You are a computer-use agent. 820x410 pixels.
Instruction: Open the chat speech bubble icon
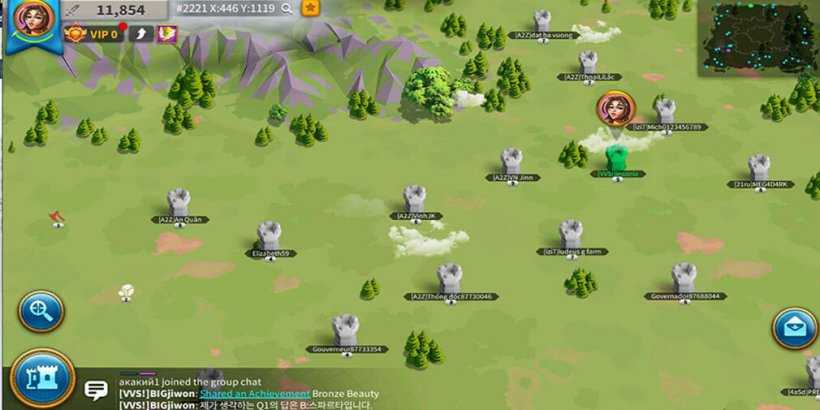tap(96, 390)
